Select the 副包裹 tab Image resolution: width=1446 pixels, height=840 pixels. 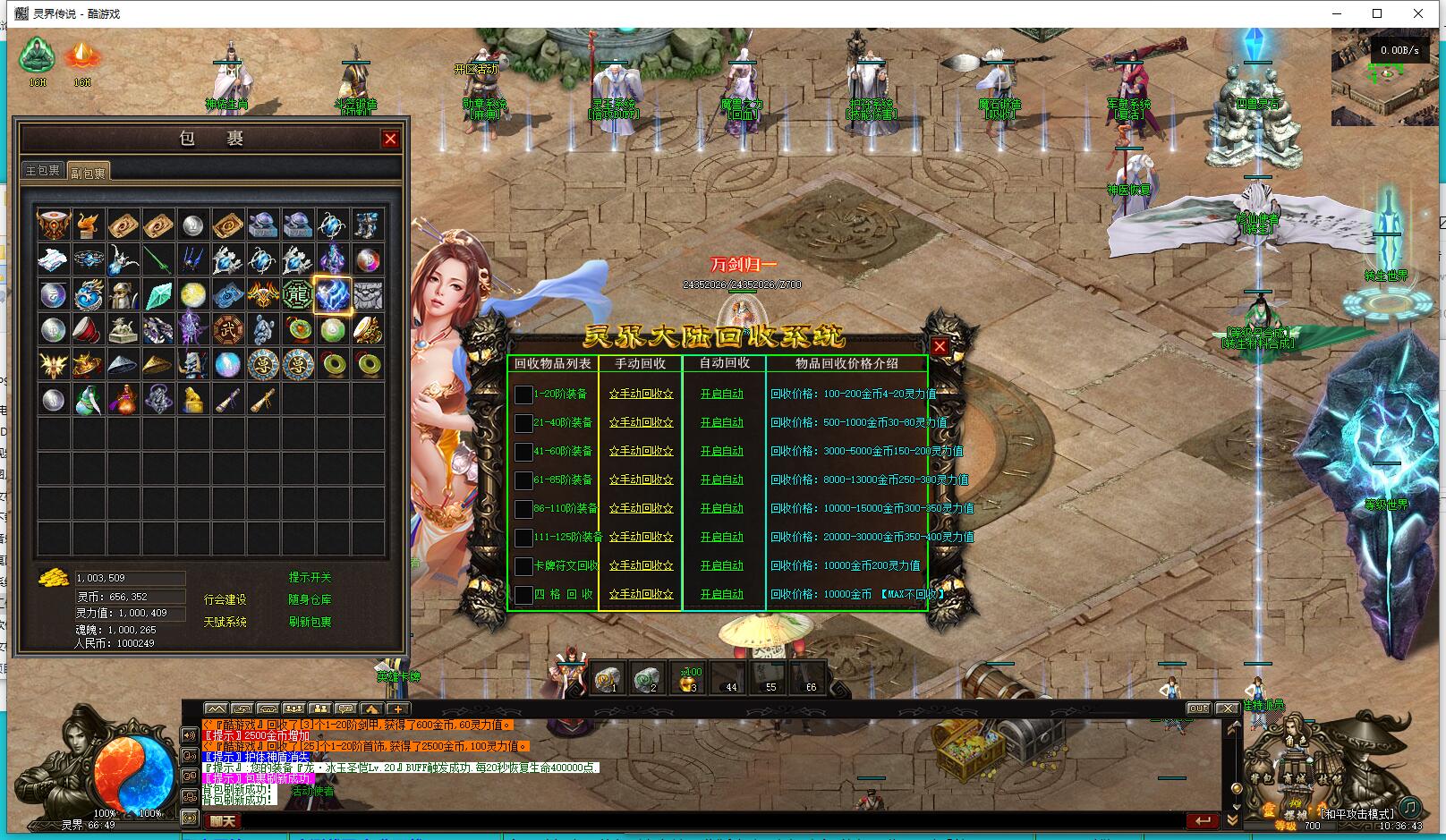click(88, 173)
